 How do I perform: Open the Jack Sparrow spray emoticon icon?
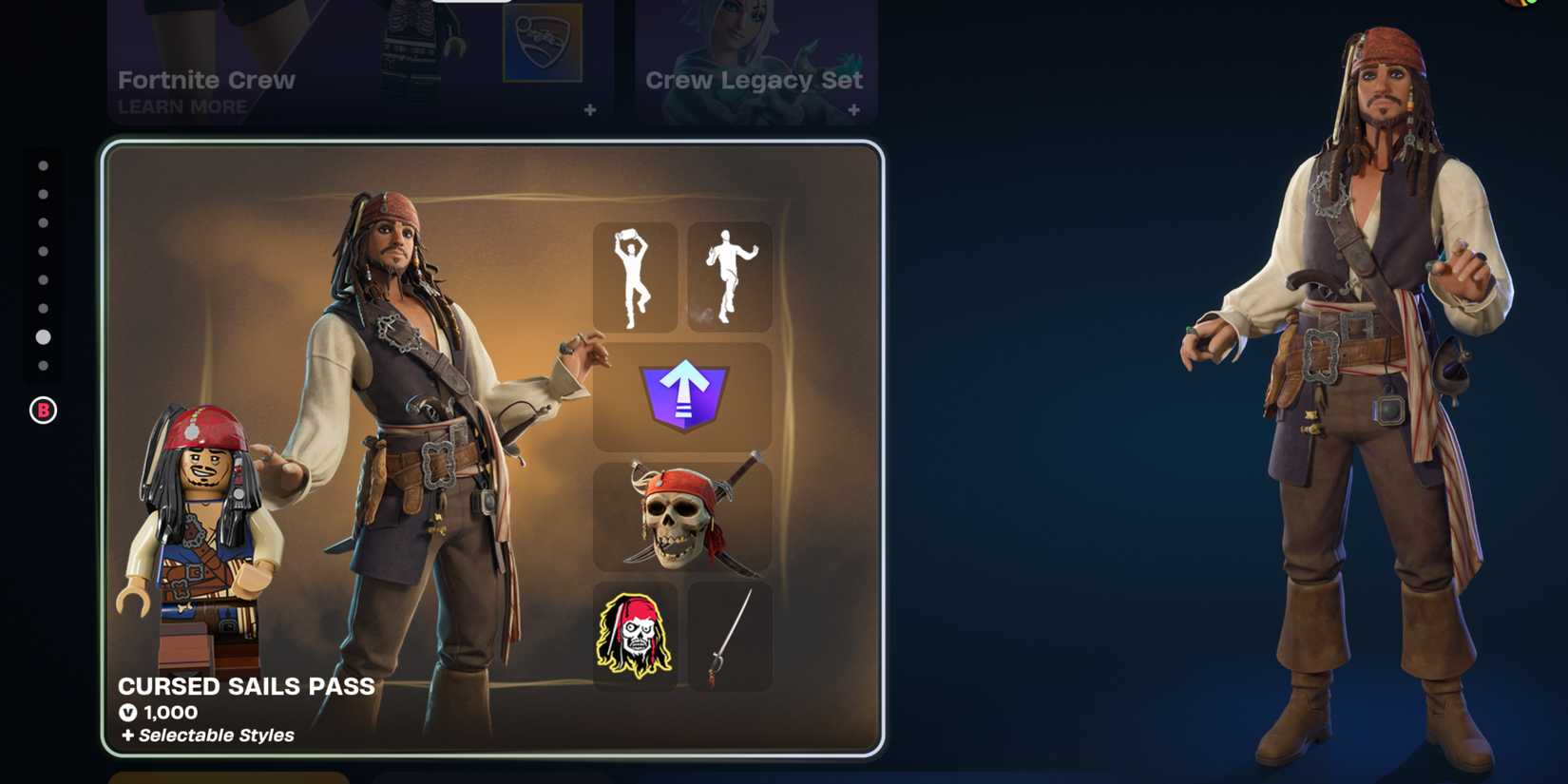(x=637, y=635)
